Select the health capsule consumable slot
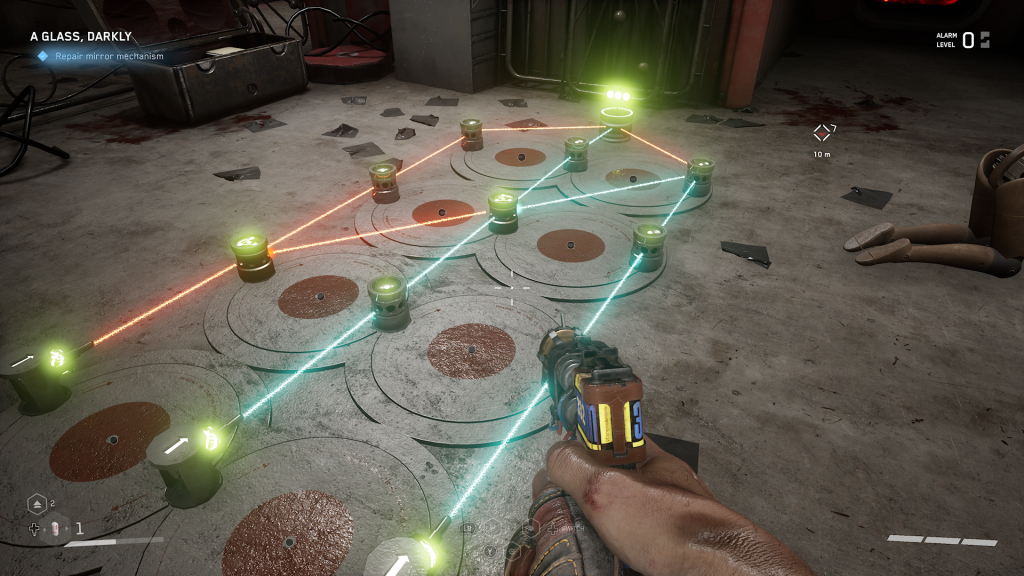Viewport: 1024px width, 576px height. [x=57, y=529]
